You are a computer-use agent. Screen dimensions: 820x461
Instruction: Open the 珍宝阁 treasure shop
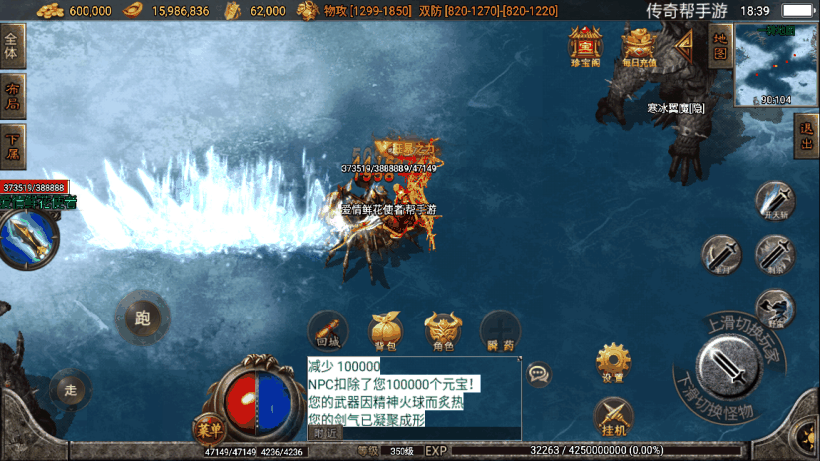click(585, 46)
